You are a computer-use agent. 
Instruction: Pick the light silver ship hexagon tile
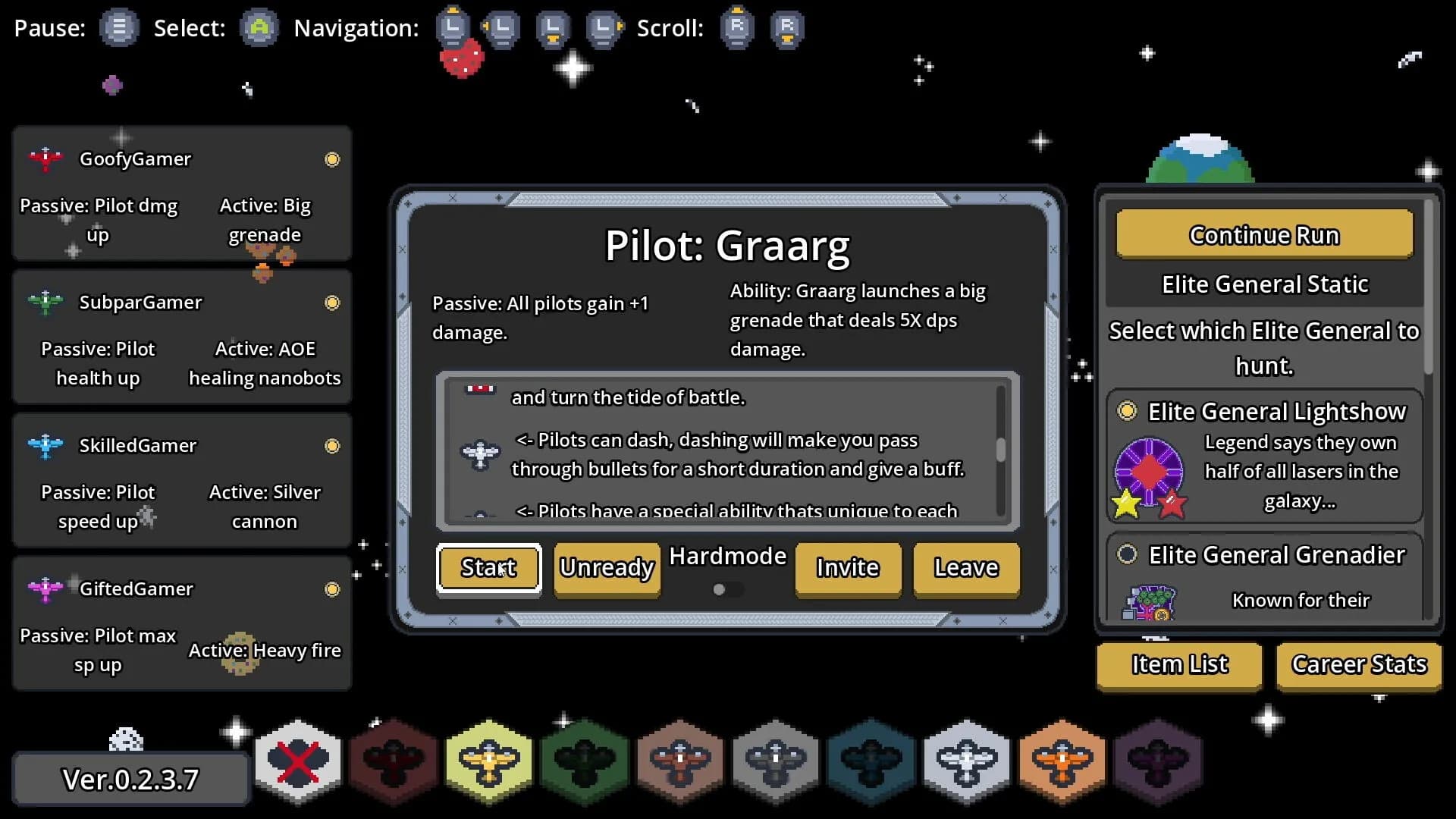(967, 761)
